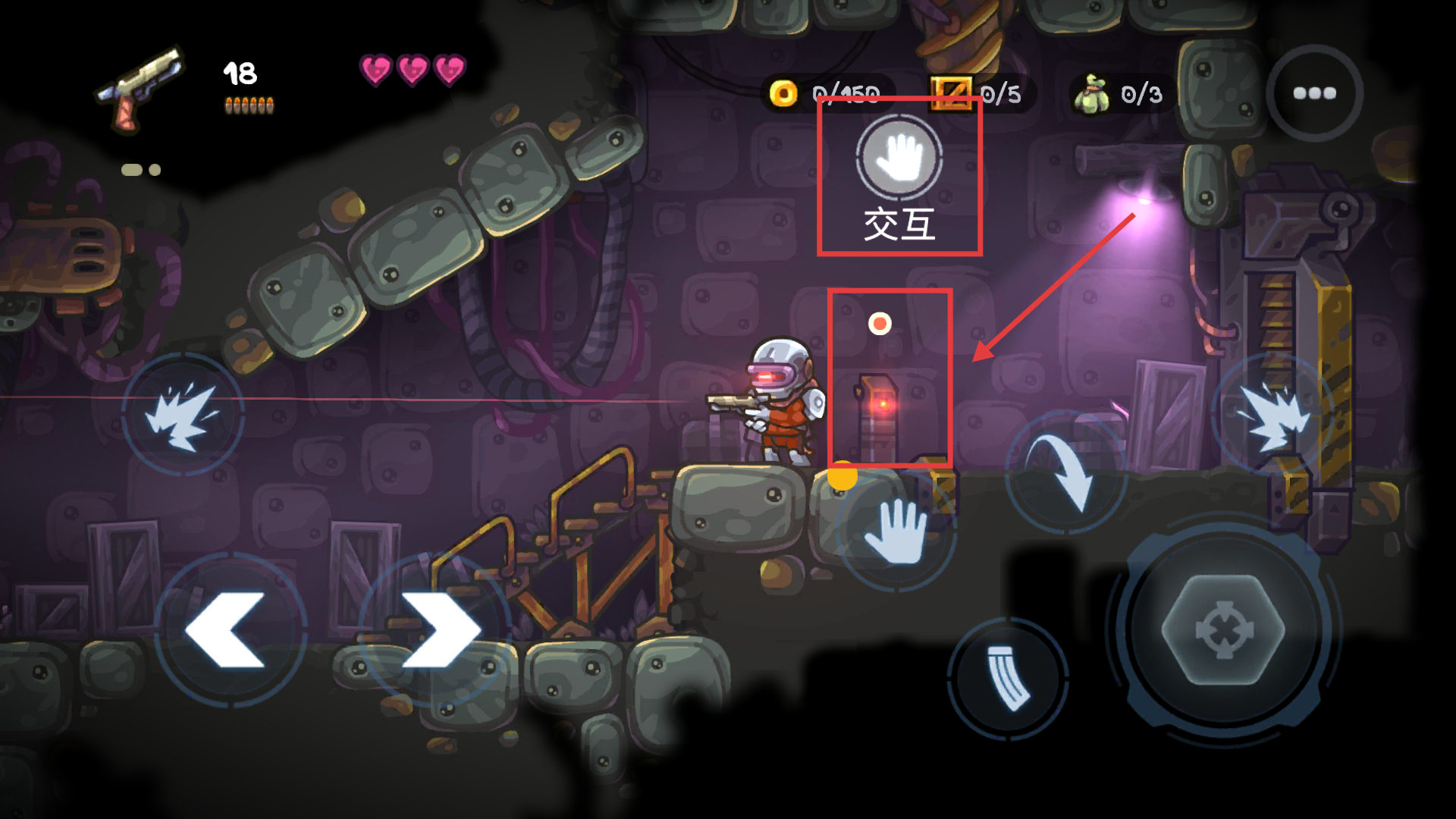Switch weapon via the pistol icon
This screenshot has width=1456, height=819.
pos(140,87)
